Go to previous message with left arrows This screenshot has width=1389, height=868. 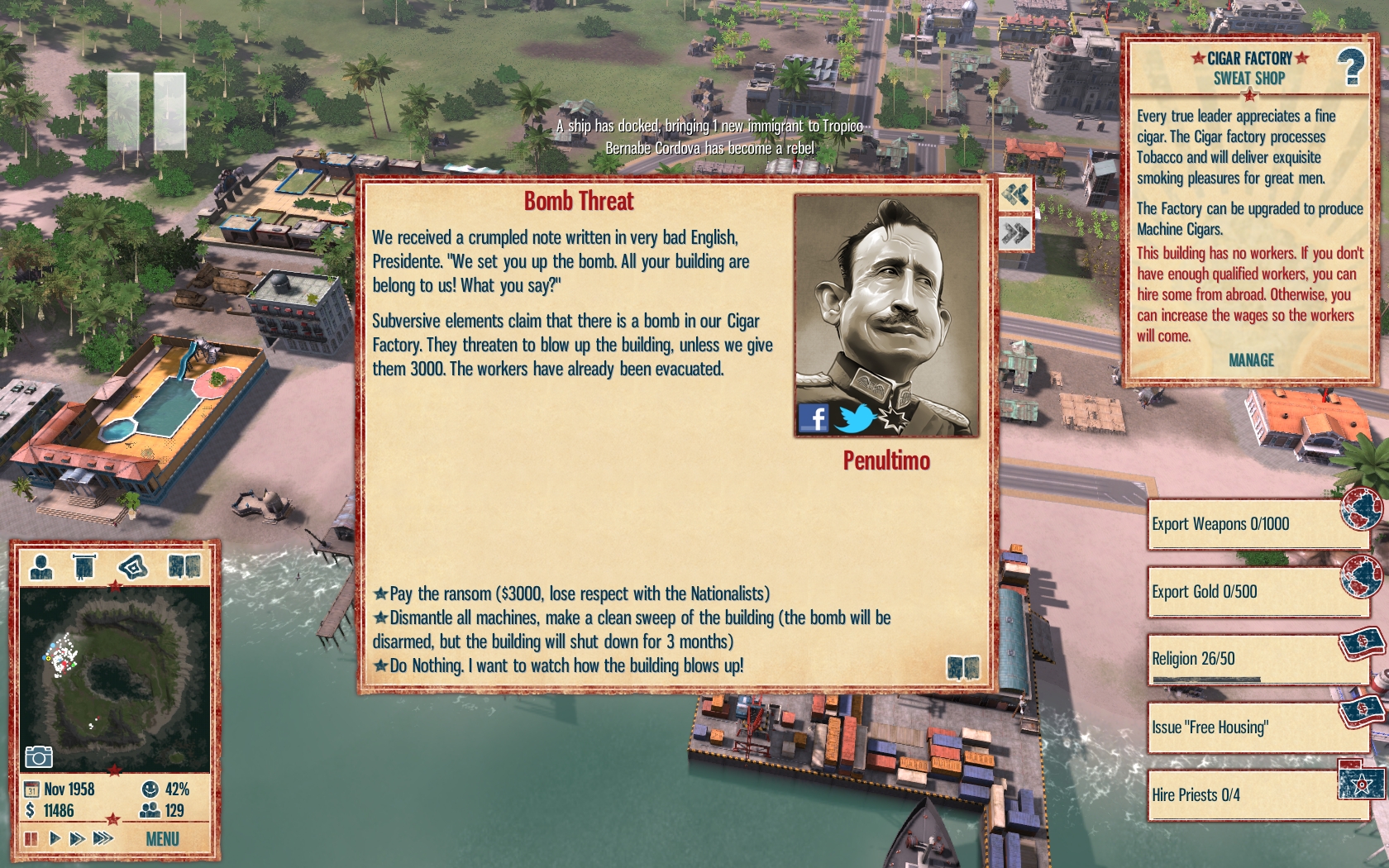point(1015,195)
